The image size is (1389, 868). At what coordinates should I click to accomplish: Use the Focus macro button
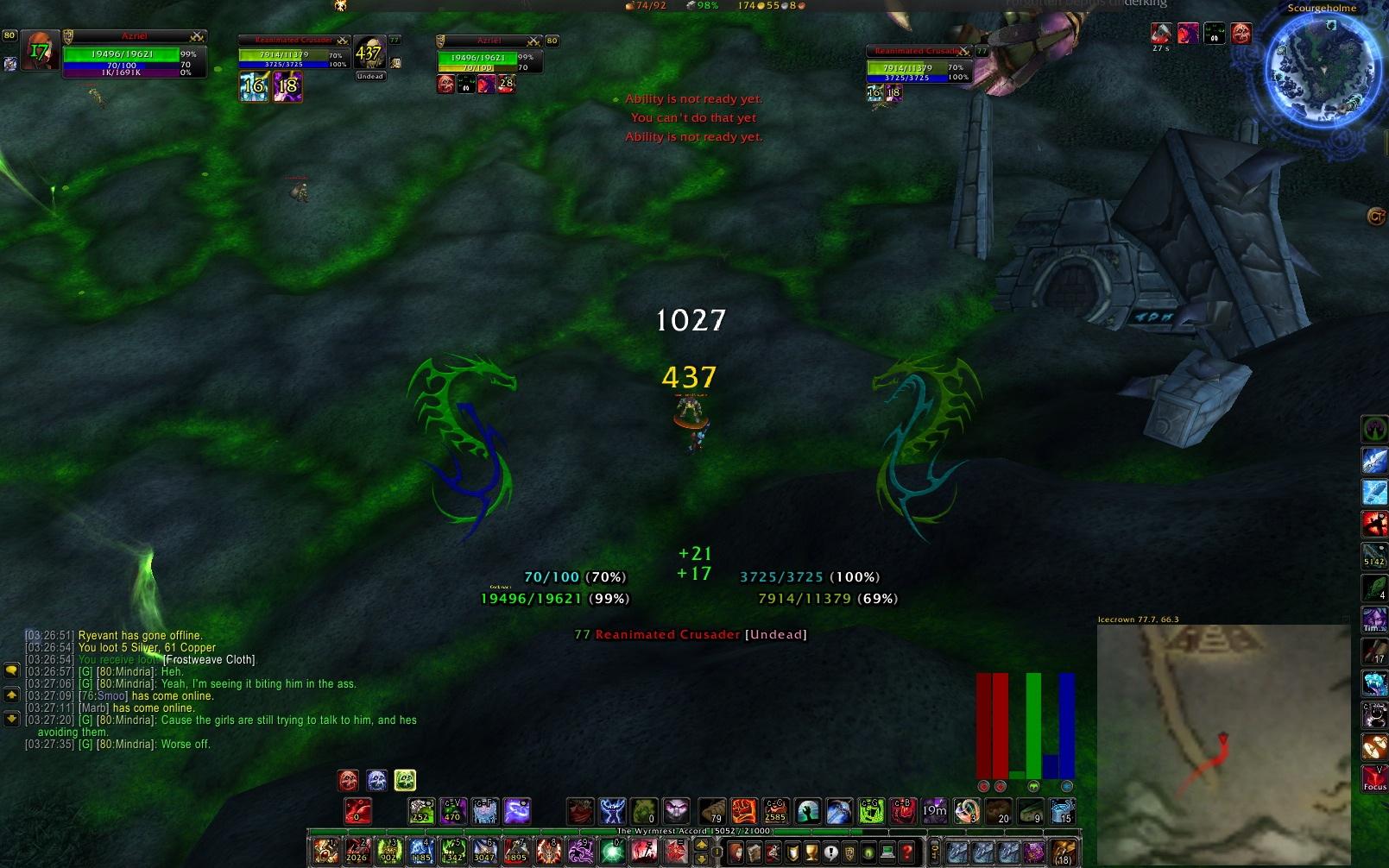point(1374,777)
